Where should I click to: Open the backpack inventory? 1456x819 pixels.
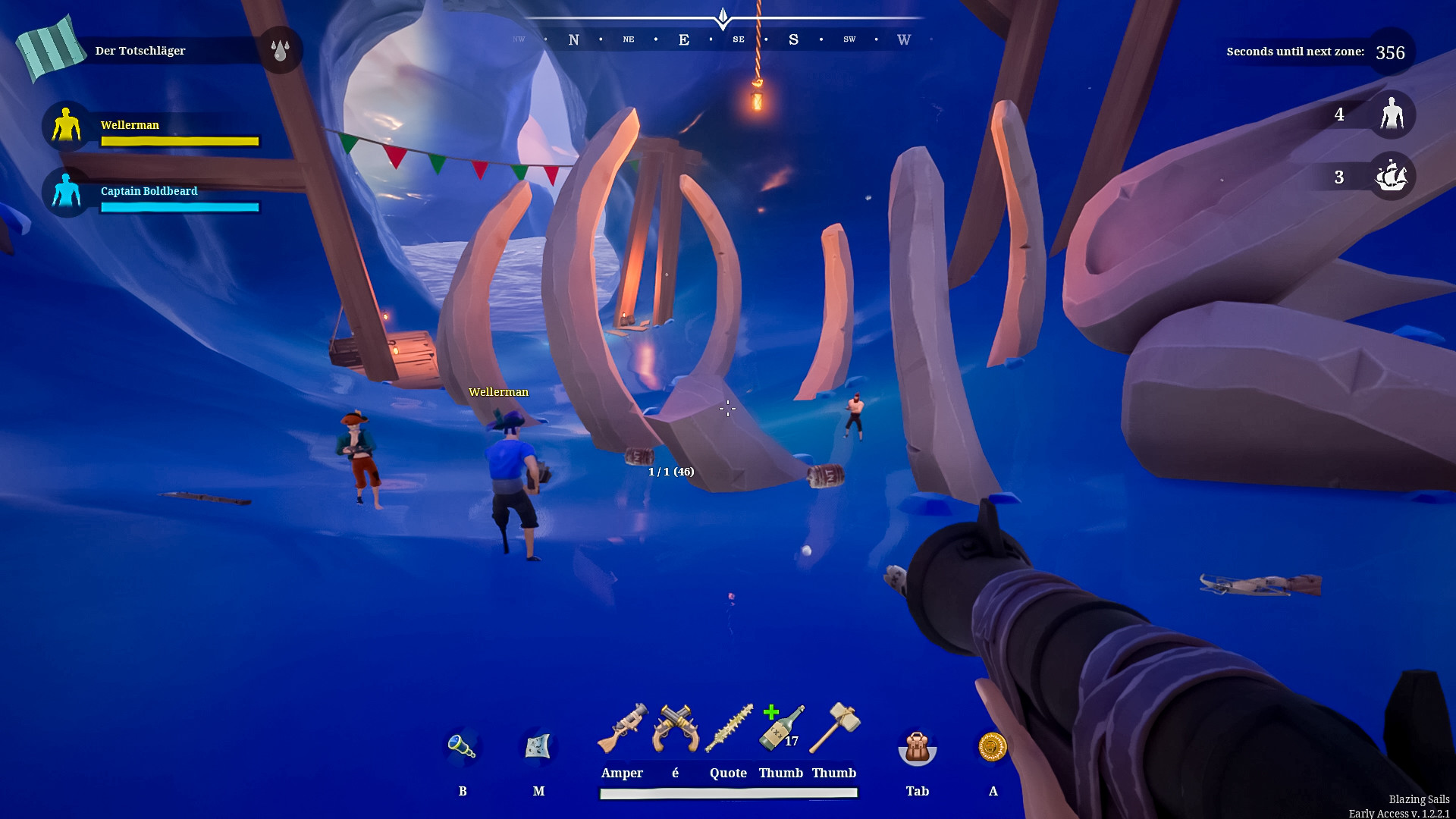(x=917, y=748)
